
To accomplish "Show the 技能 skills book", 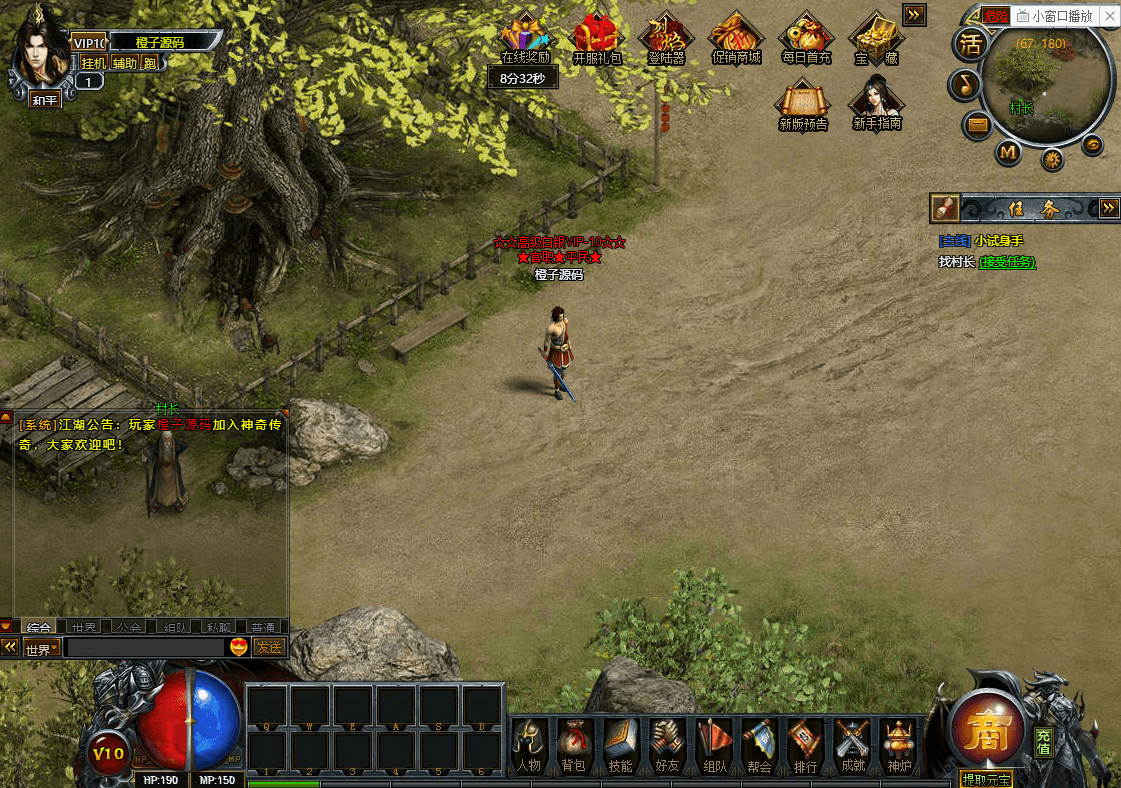I will coord(620,745).
